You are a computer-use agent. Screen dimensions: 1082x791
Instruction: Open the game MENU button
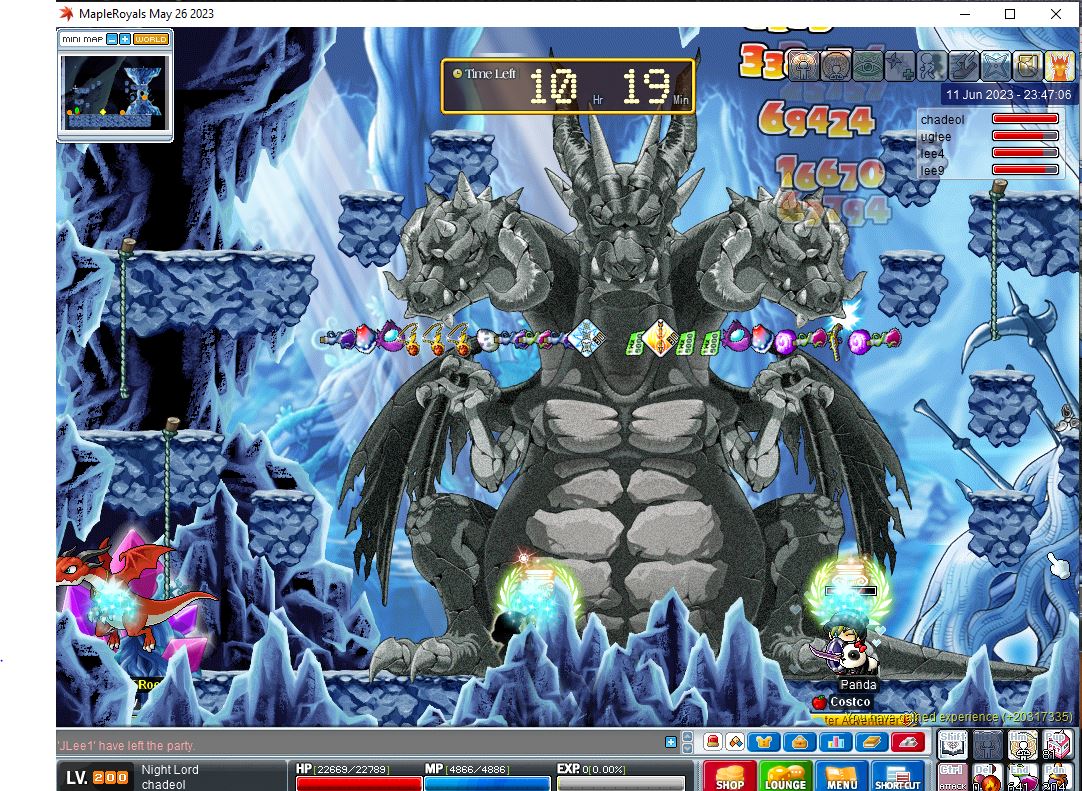(x=841, y=776)
